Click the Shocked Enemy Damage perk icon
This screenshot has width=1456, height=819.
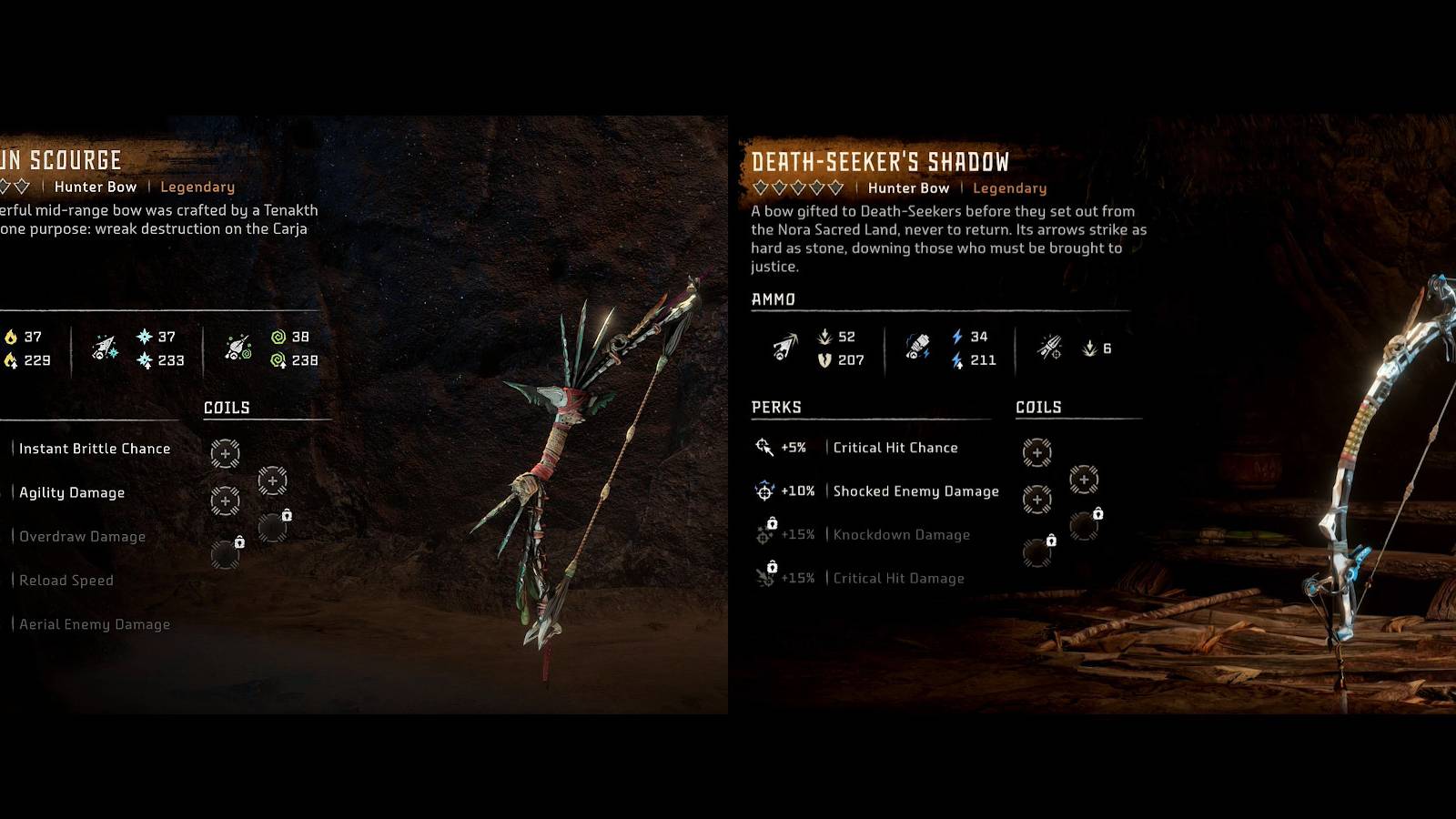point(765,490)
